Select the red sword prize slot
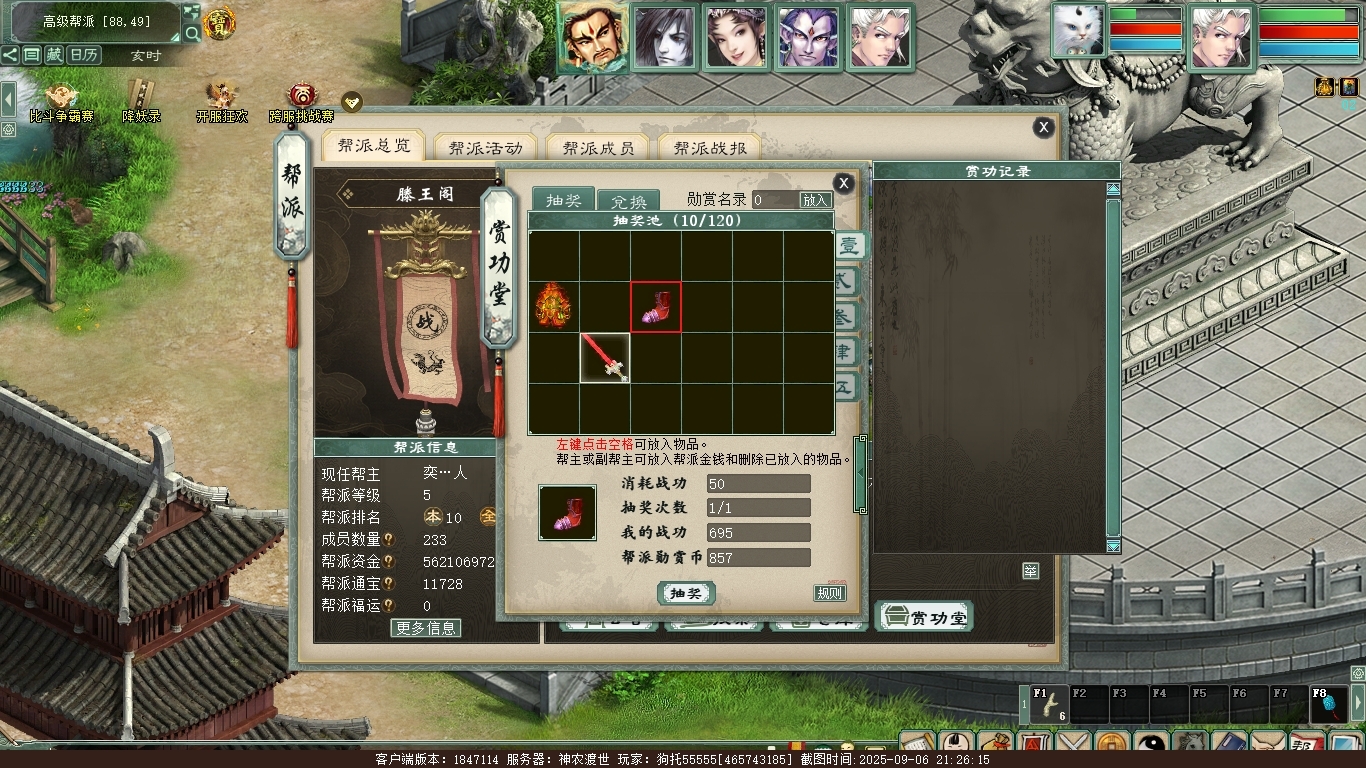1366x768 pixels. pos(605,357)
